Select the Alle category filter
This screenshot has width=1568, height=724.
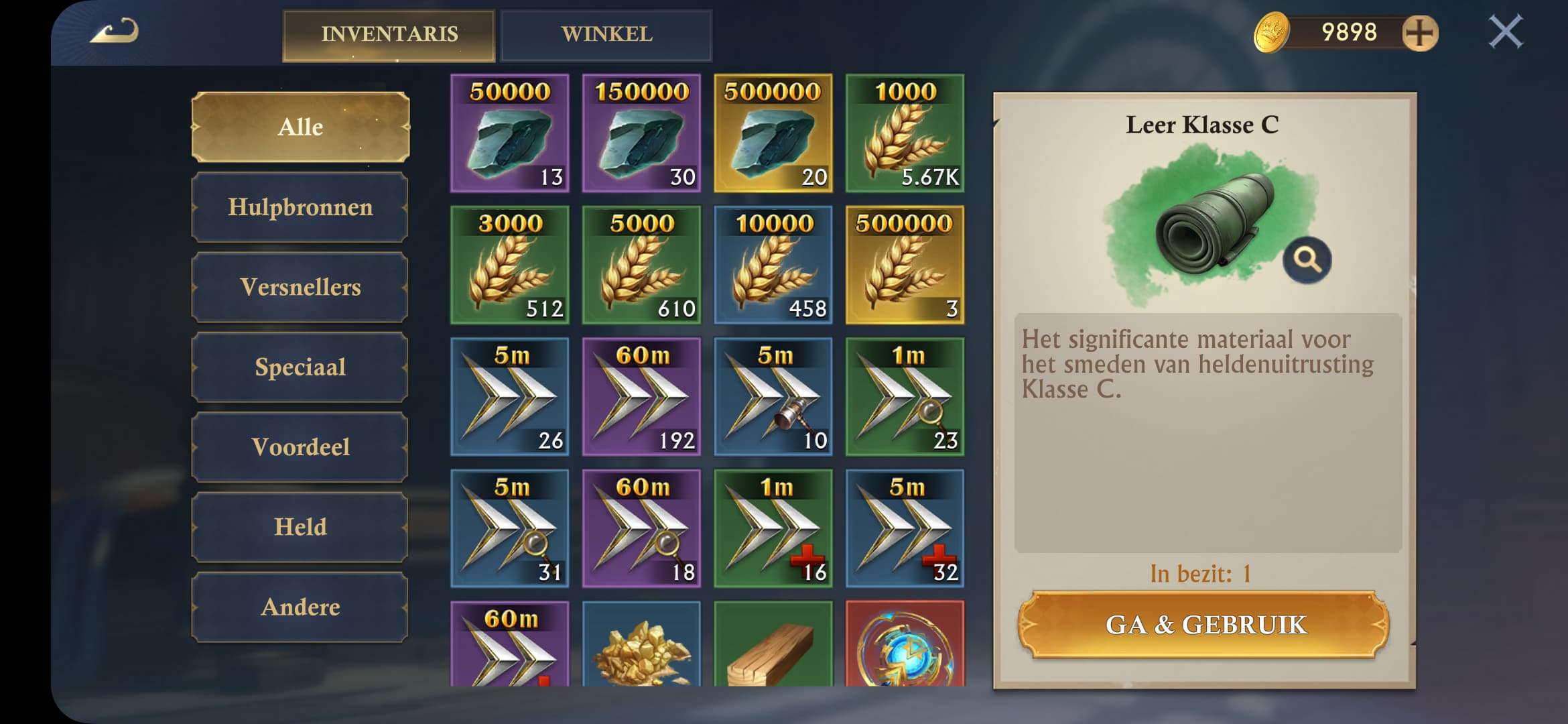point(300,127)
